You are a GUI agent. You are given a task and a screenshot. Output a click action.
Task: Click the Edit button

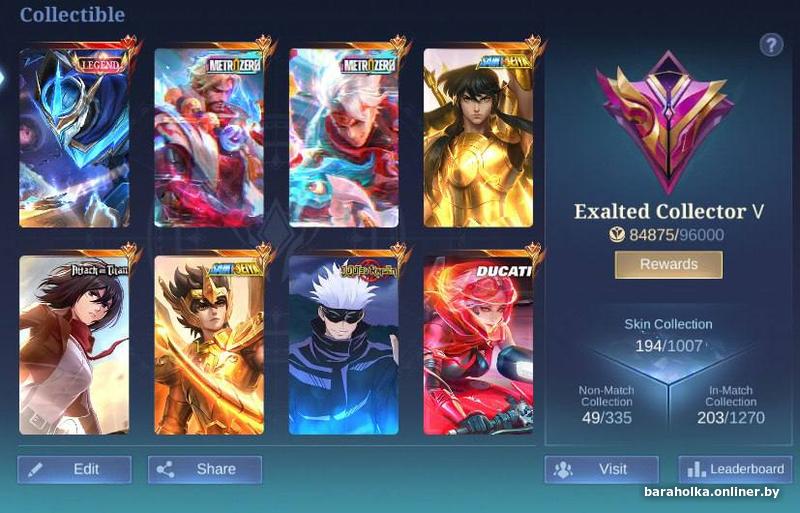[74, 469]
